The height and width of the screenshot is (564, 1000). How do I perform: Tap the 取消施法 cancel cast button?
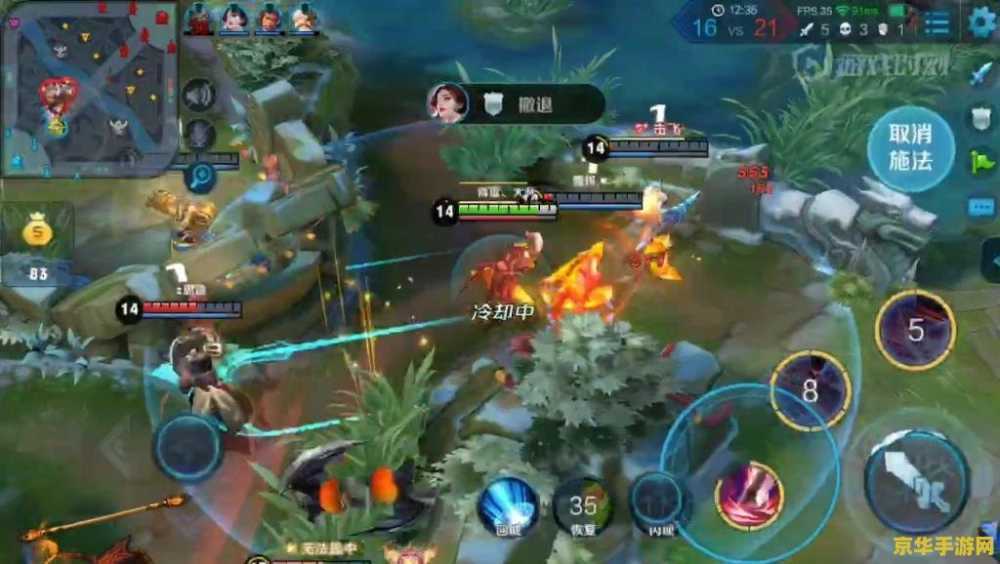(x=910, y=147)
